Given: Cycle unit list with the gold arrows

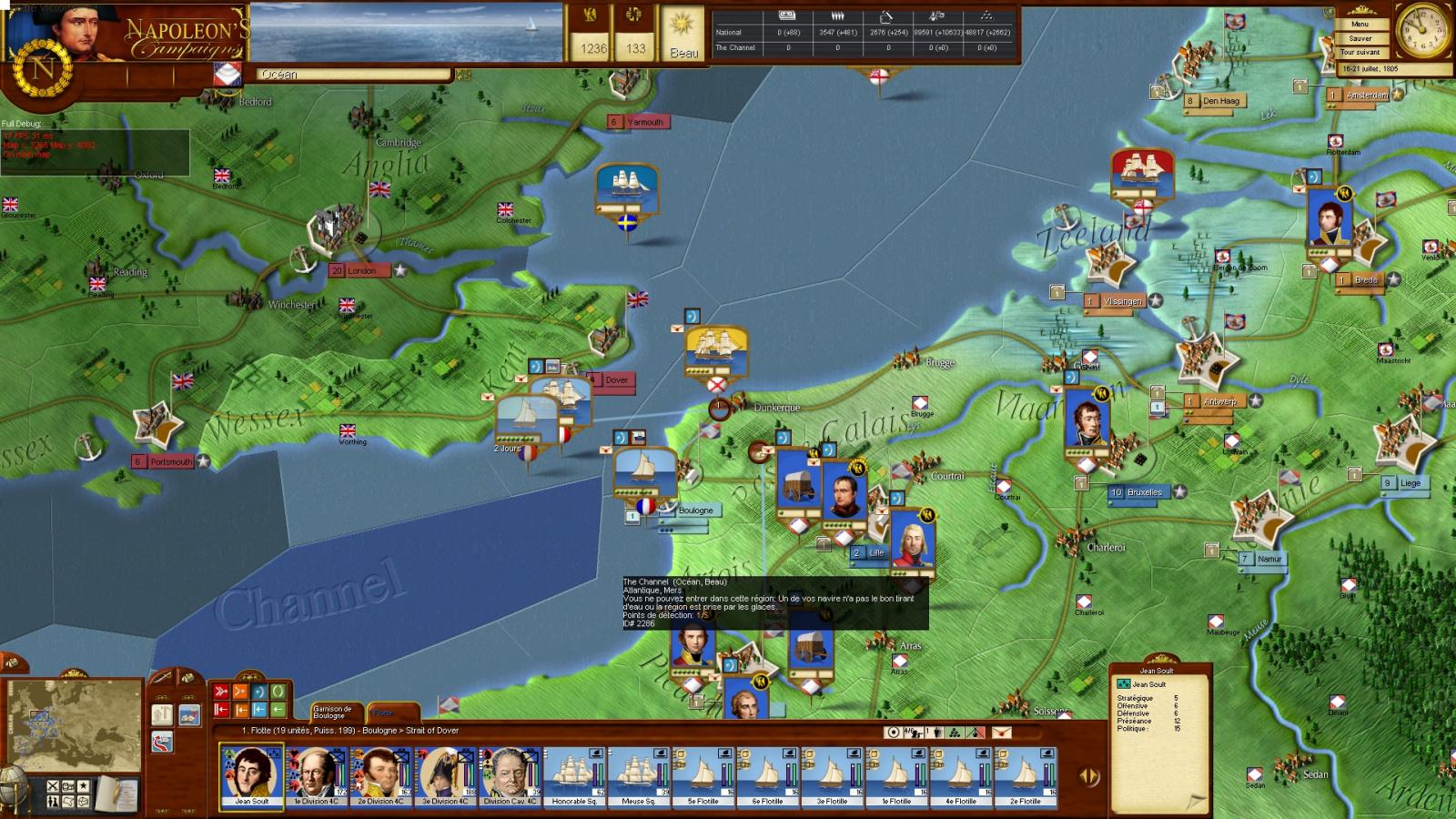Looking at the screenshot, I should 1089,776.
